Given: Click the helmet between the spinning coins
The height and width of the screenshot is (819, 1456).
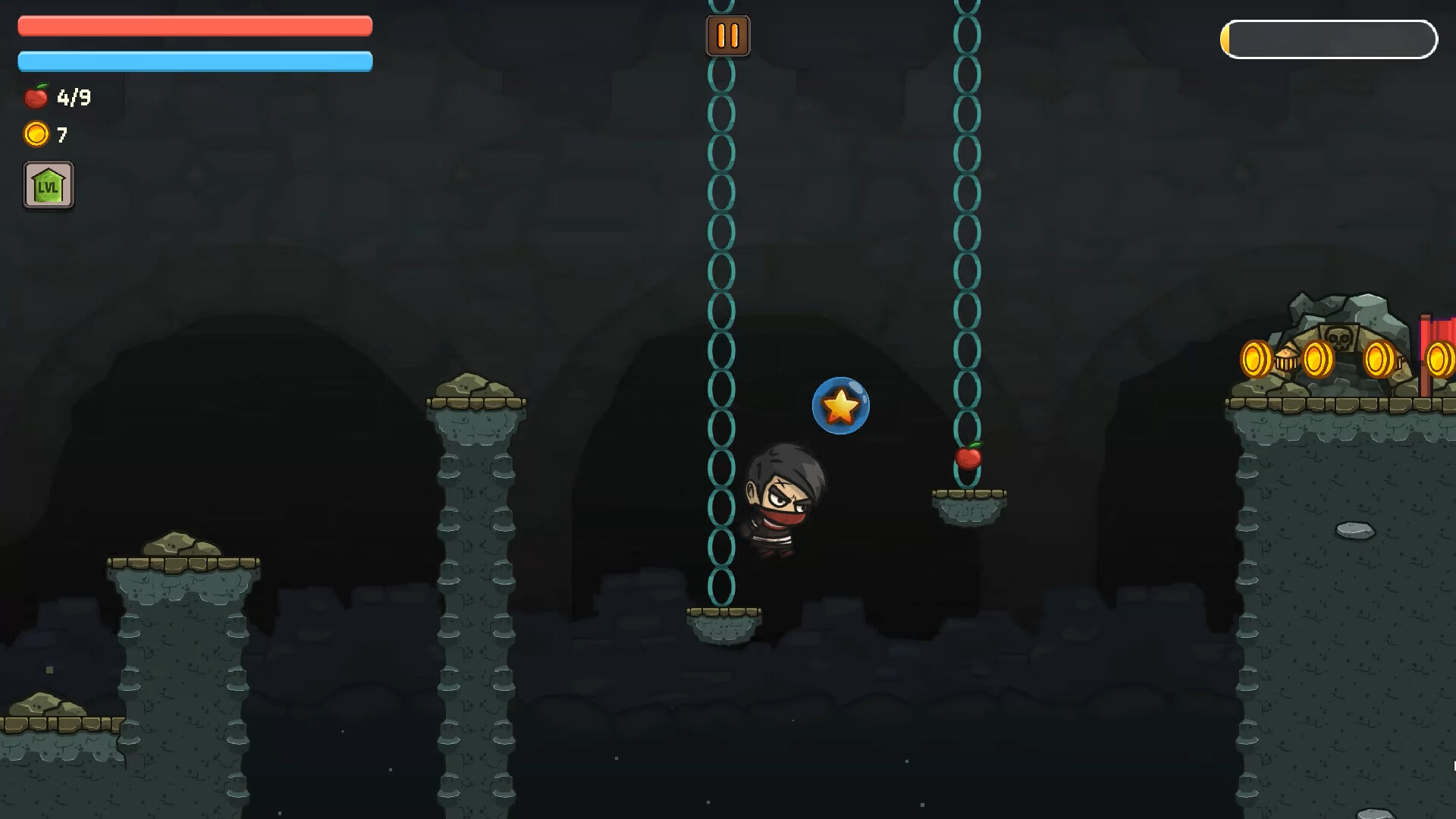Looking at the screenshot, I should [x=1287, y=359].
